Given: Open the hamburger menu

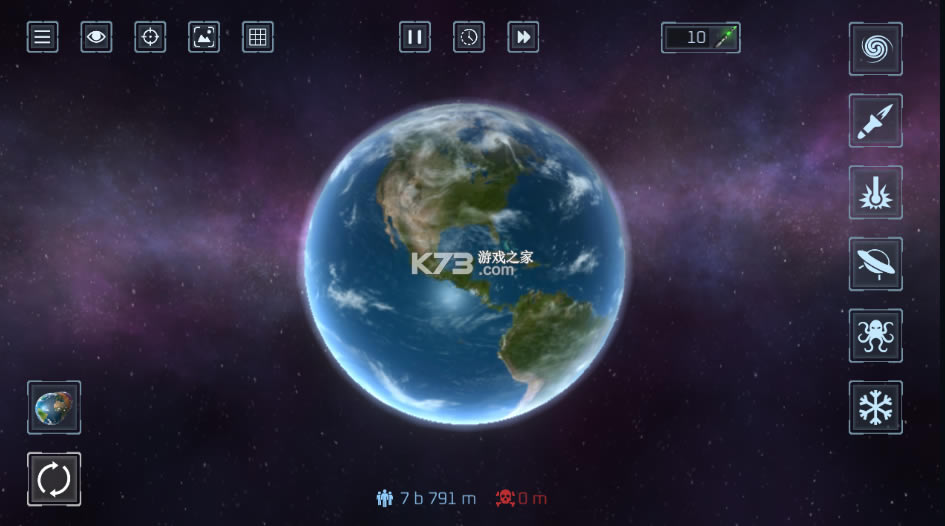Looking at the screenshot, I should (42, 38).
